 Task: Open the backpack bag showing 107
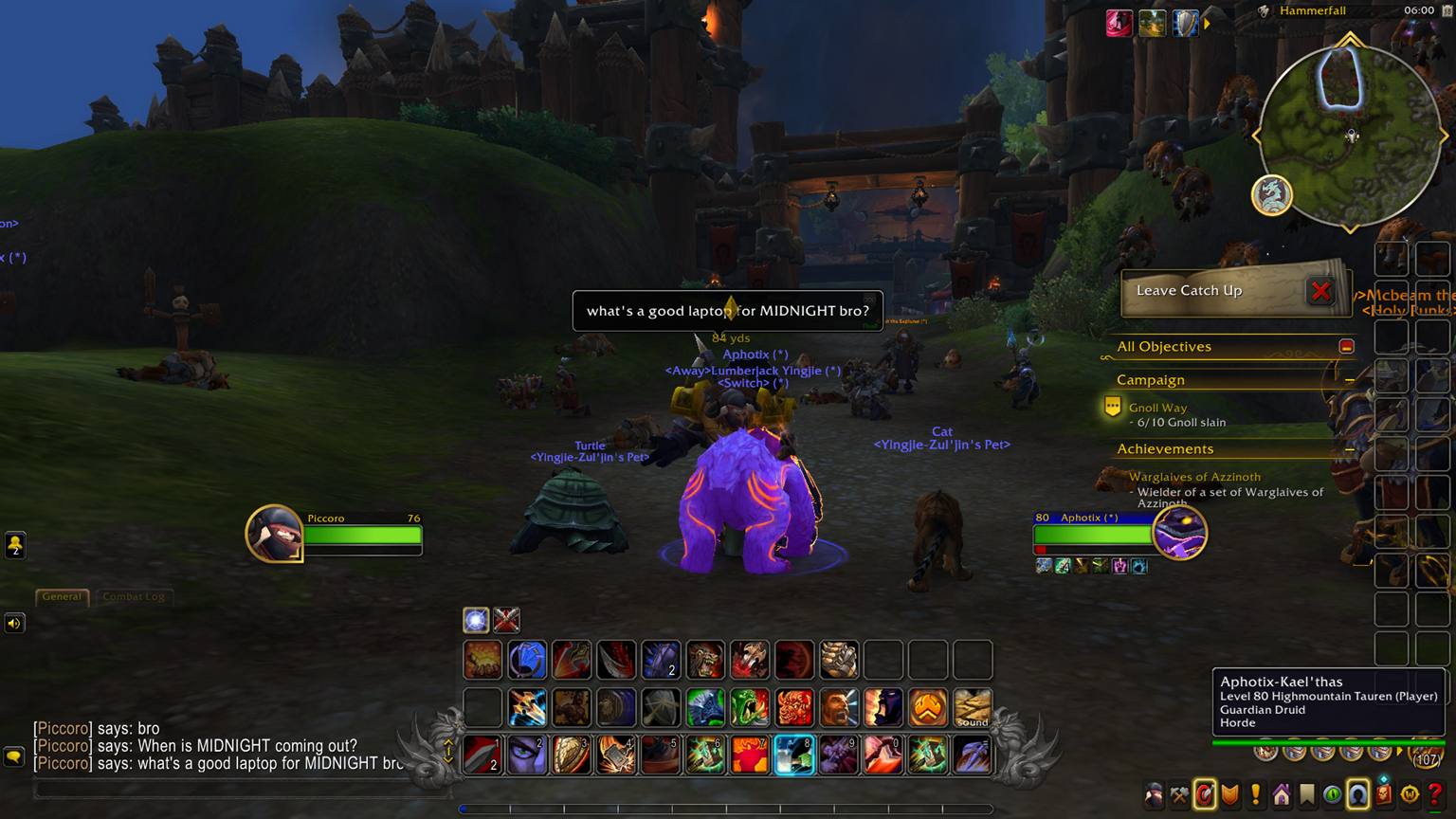1425,755
